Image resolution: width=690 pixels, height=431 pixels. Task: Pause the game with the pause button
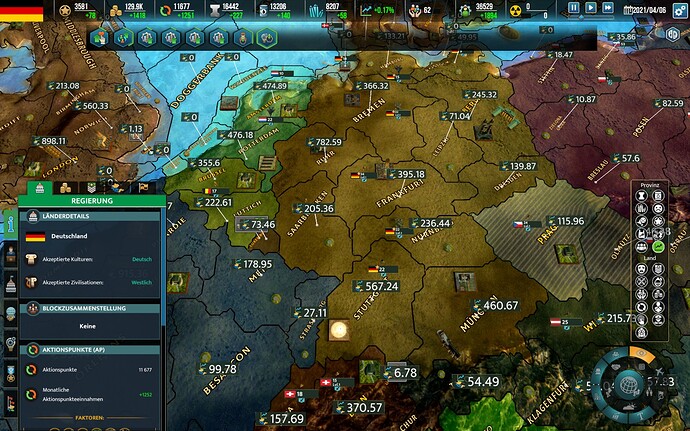point(573,8)
